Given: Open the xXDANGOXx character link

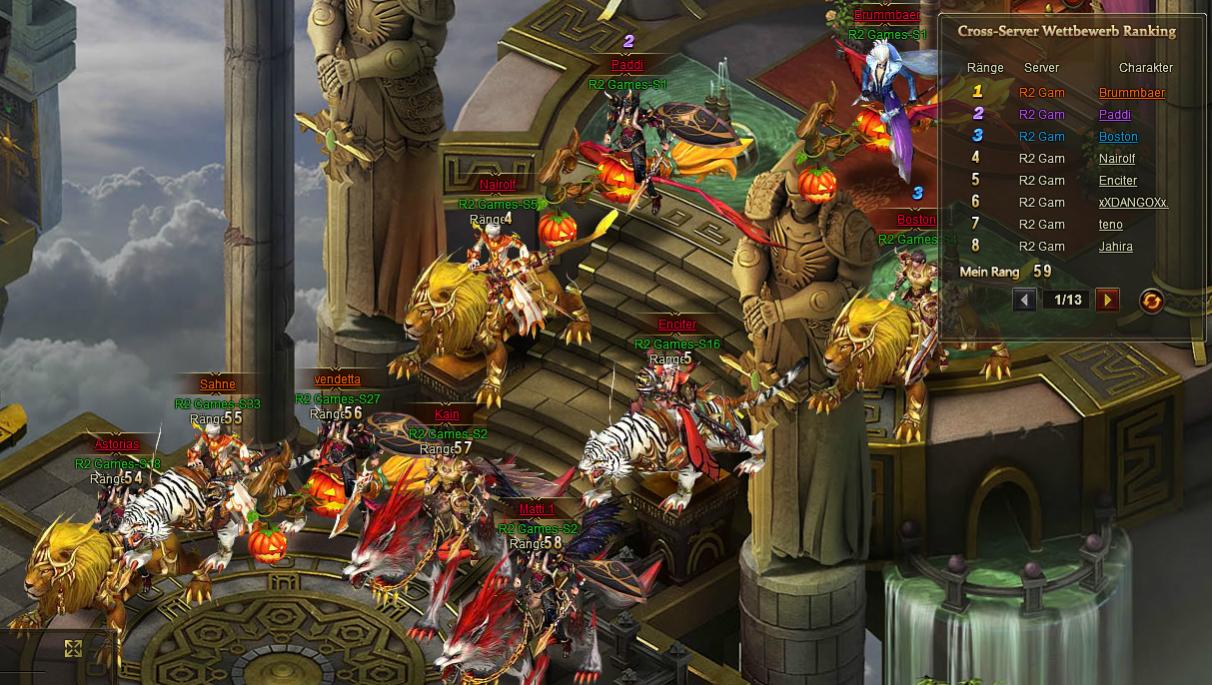Looking at the screenshot, I should (x=1133, y=203).
